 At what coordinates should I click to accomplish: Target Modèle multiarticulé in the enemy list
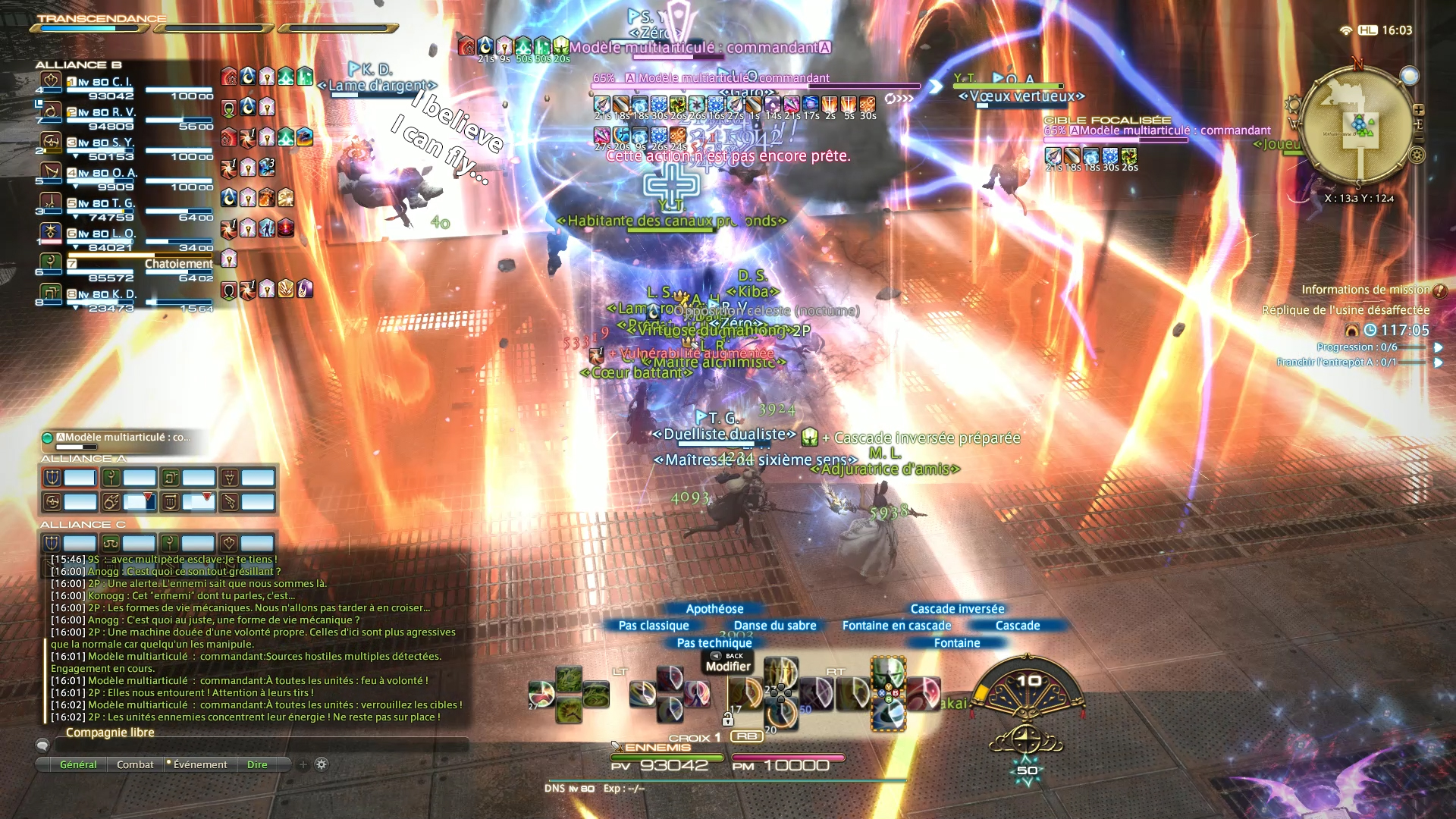tap(121, 438)
